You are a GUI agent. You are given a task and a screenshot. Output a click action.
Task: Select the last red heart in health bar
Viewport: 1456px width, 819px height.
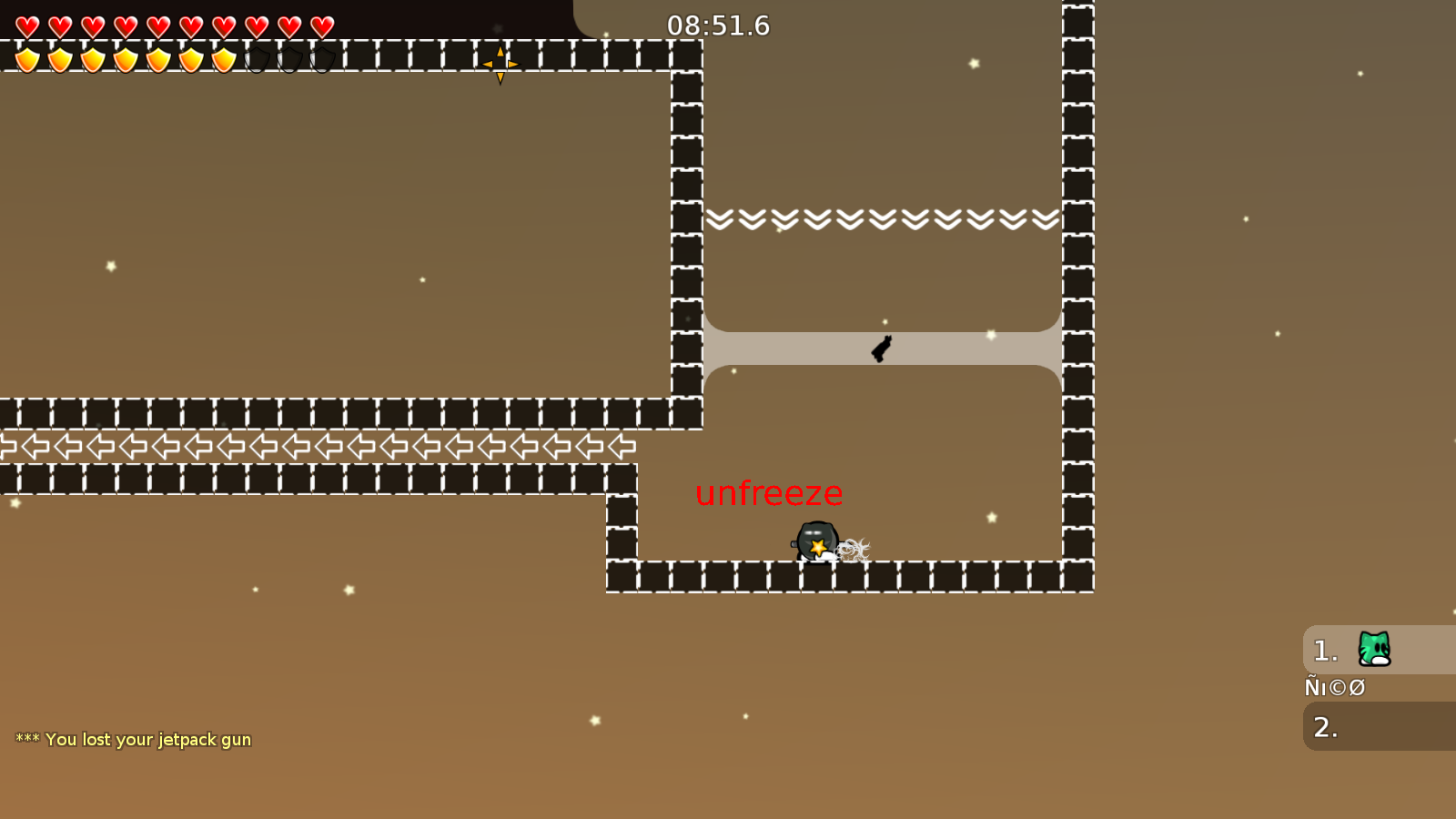tap(321, 25)
